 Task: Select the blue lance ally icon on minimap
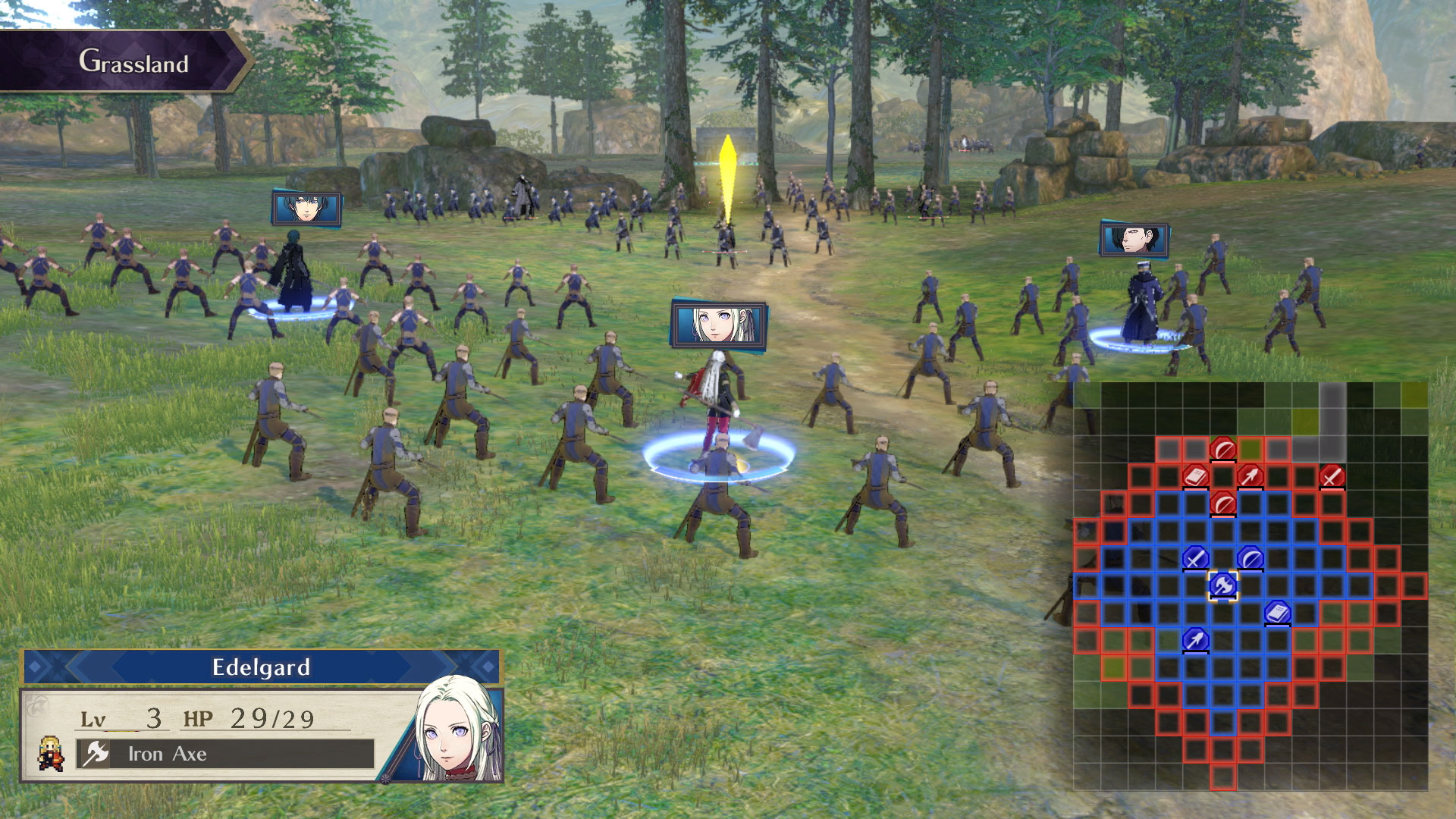coord(1195,639)
